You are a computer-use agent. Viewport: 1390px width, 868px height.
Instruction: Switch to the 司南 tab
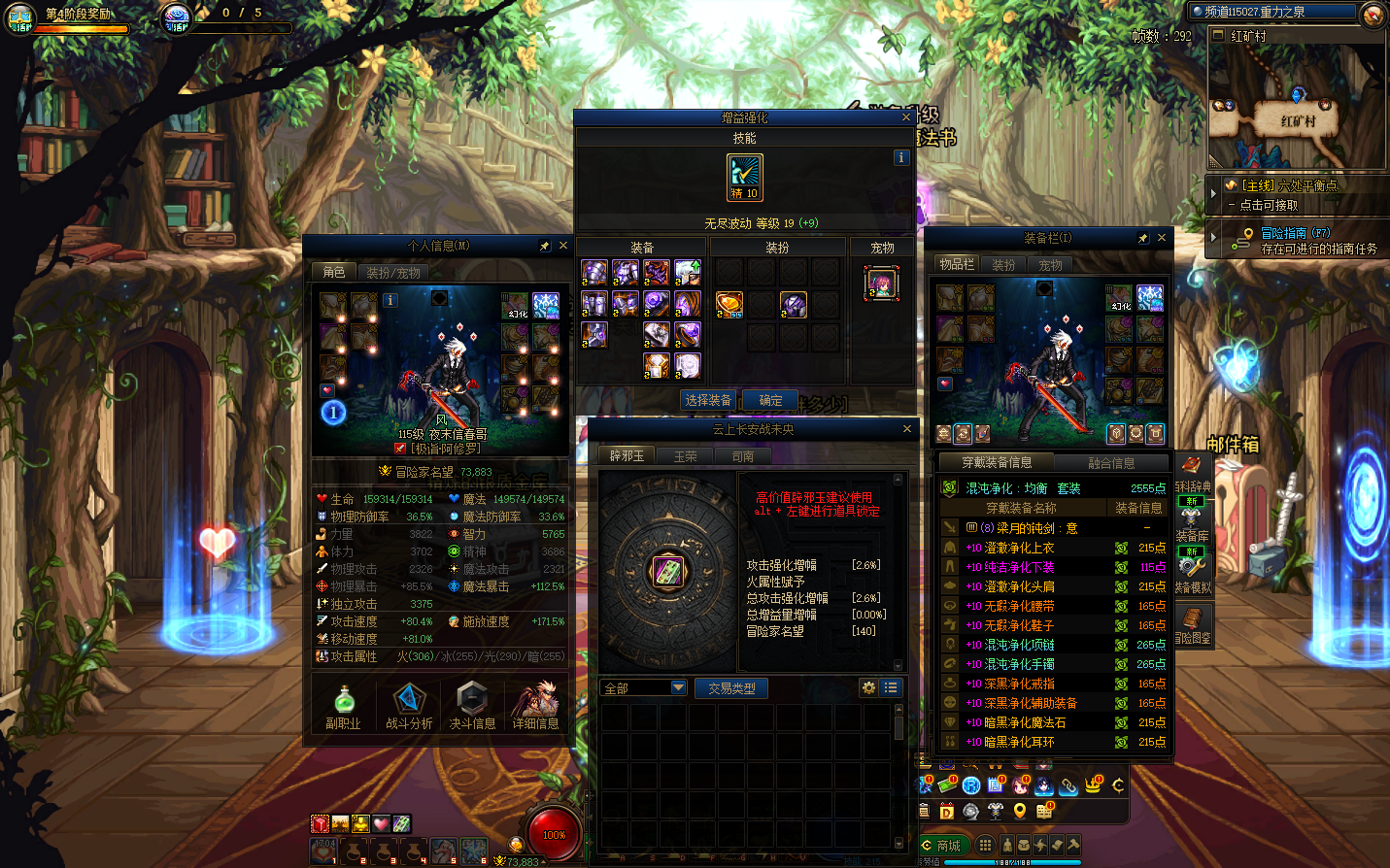pyautogui.click(x=743, y=456)
